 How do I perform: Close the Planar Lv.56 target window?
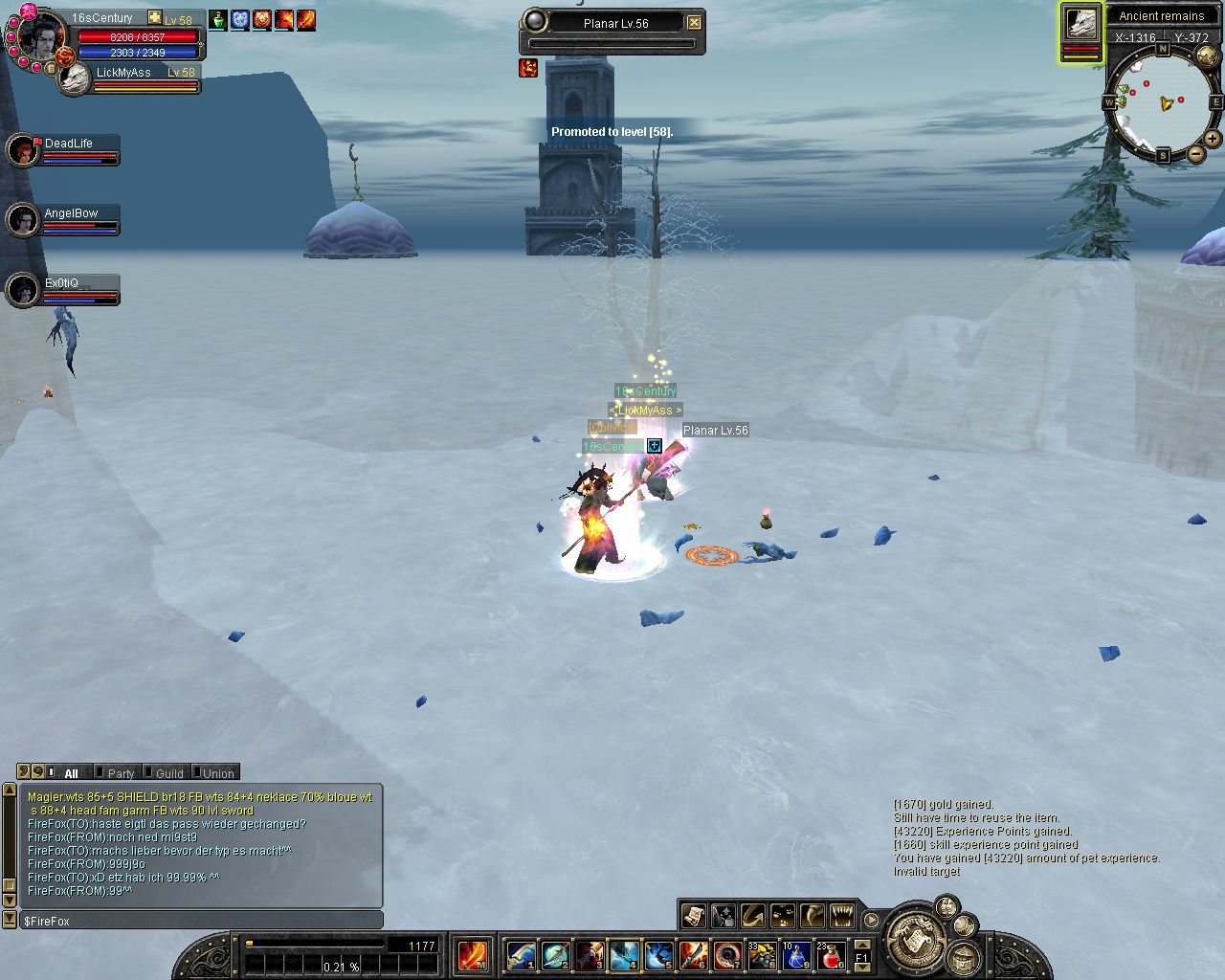tap(695, 23)
